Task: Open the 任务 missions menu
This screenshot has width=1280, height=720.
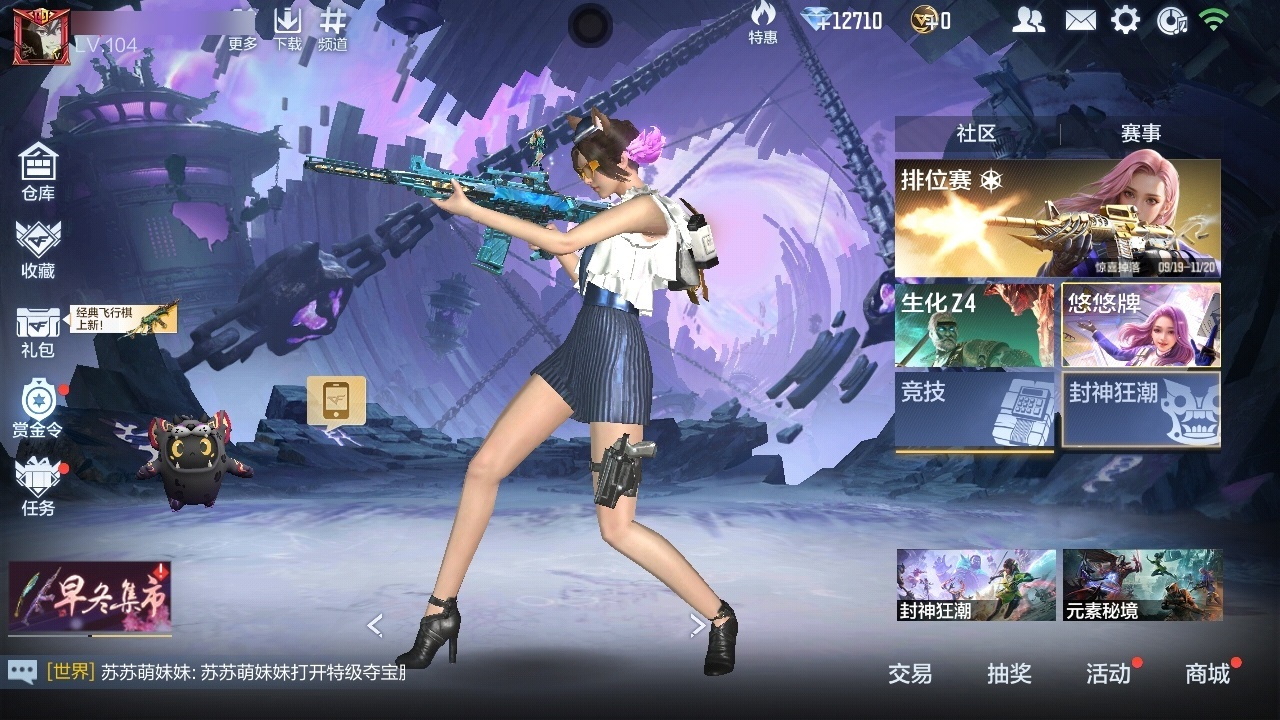Action: click(x=38, y=486)
